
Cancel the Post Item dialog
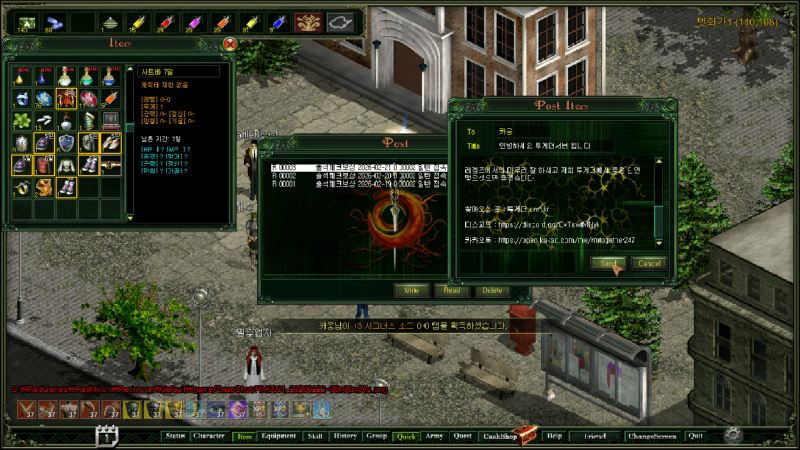(649, 263)
